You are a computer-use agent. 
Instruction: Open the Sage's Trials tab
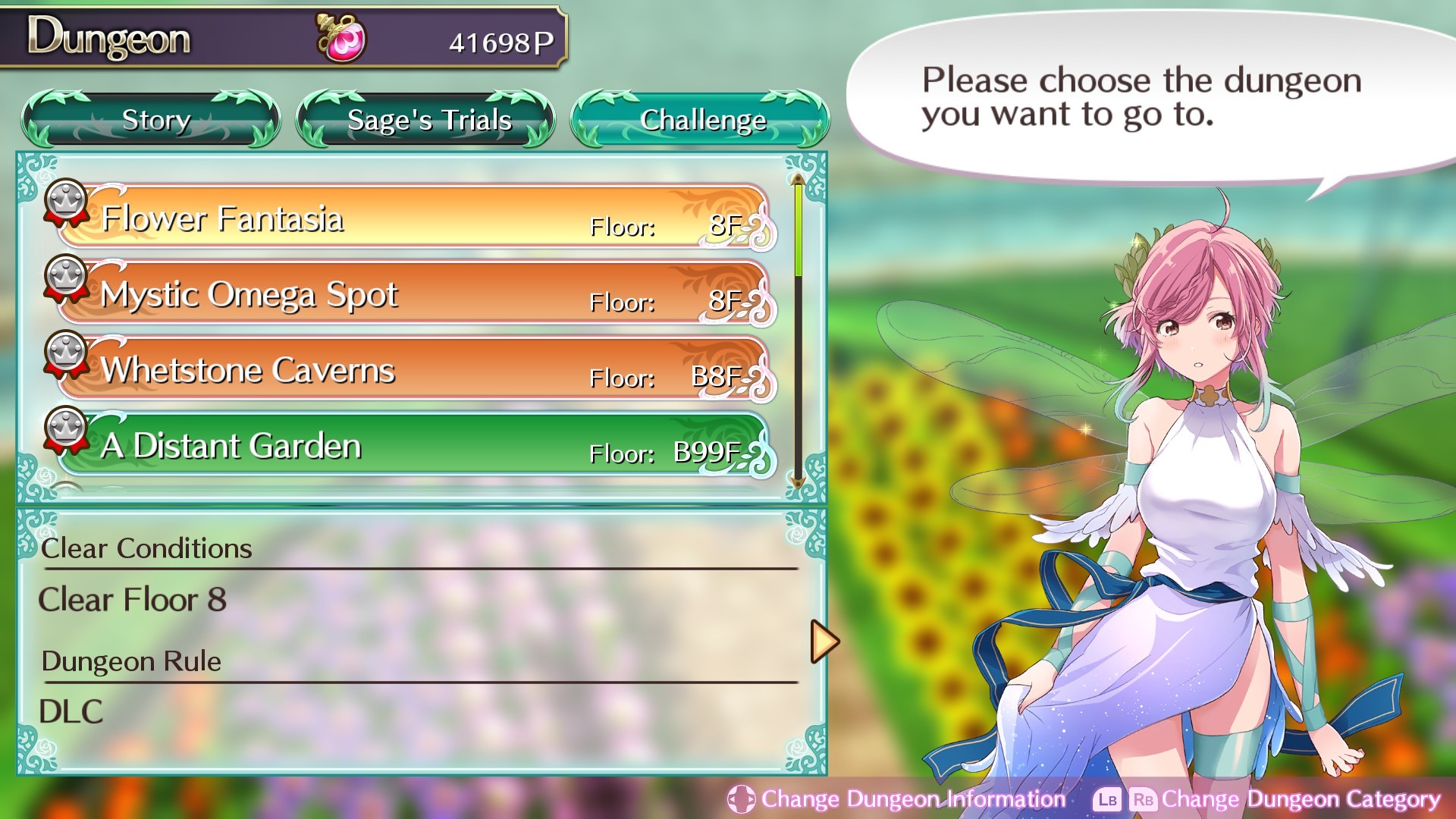[427, 119]
